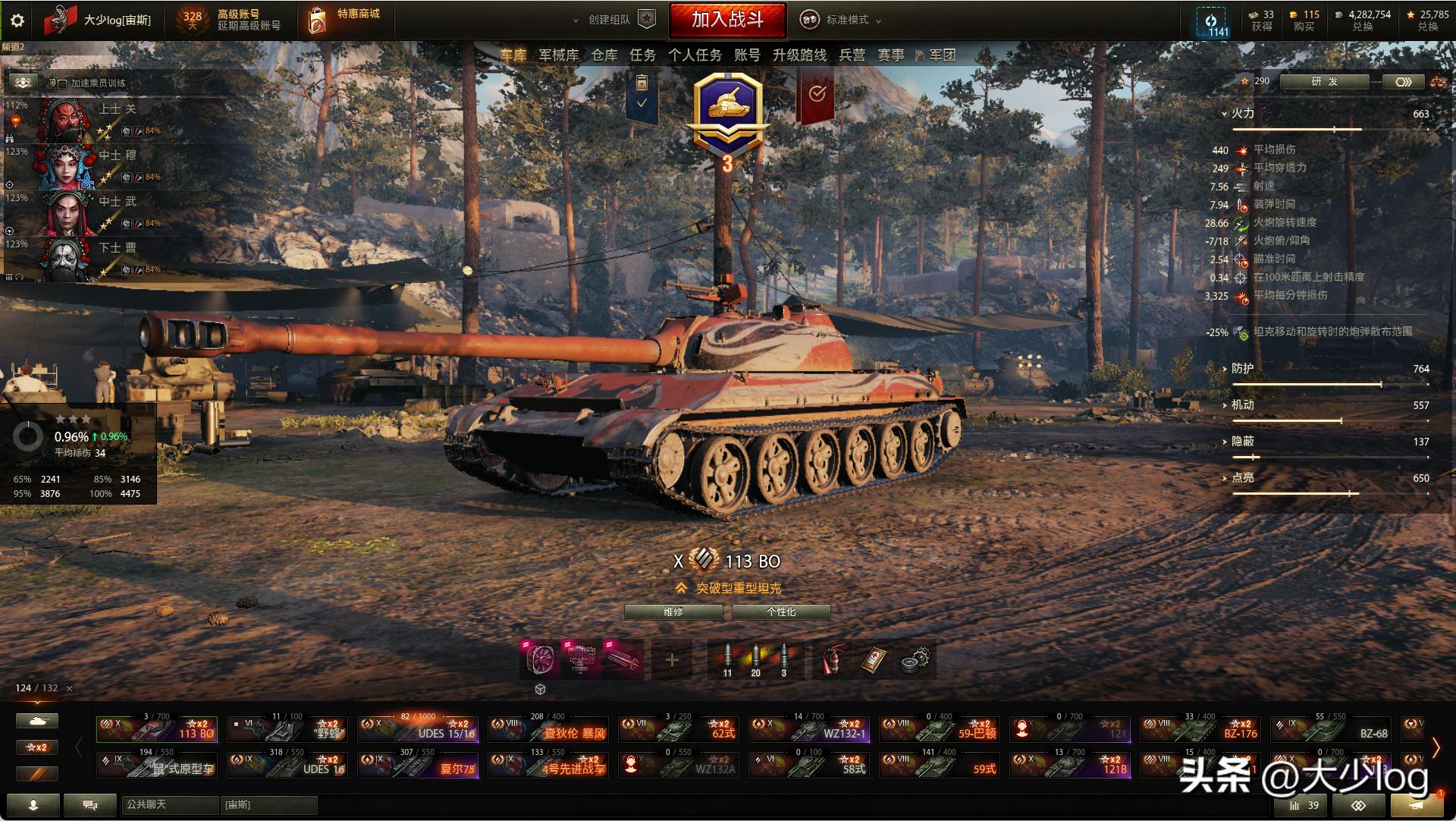Toggle the 加速乘员训练 checkbox
Screen dimensions: 1456x821
(x=63, y=83)
